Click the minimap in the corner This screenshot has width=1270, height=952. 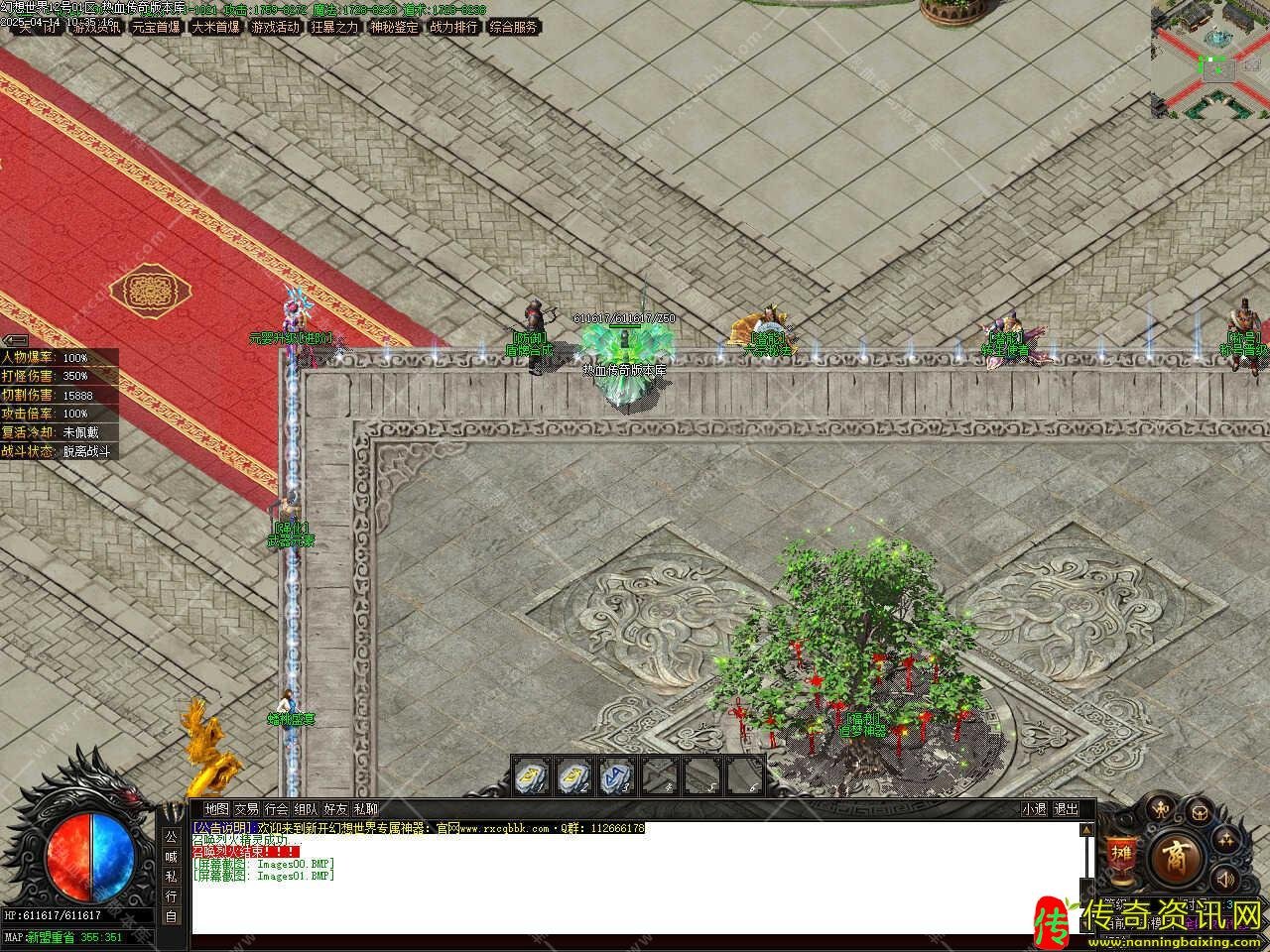[x=1209, y=59]
